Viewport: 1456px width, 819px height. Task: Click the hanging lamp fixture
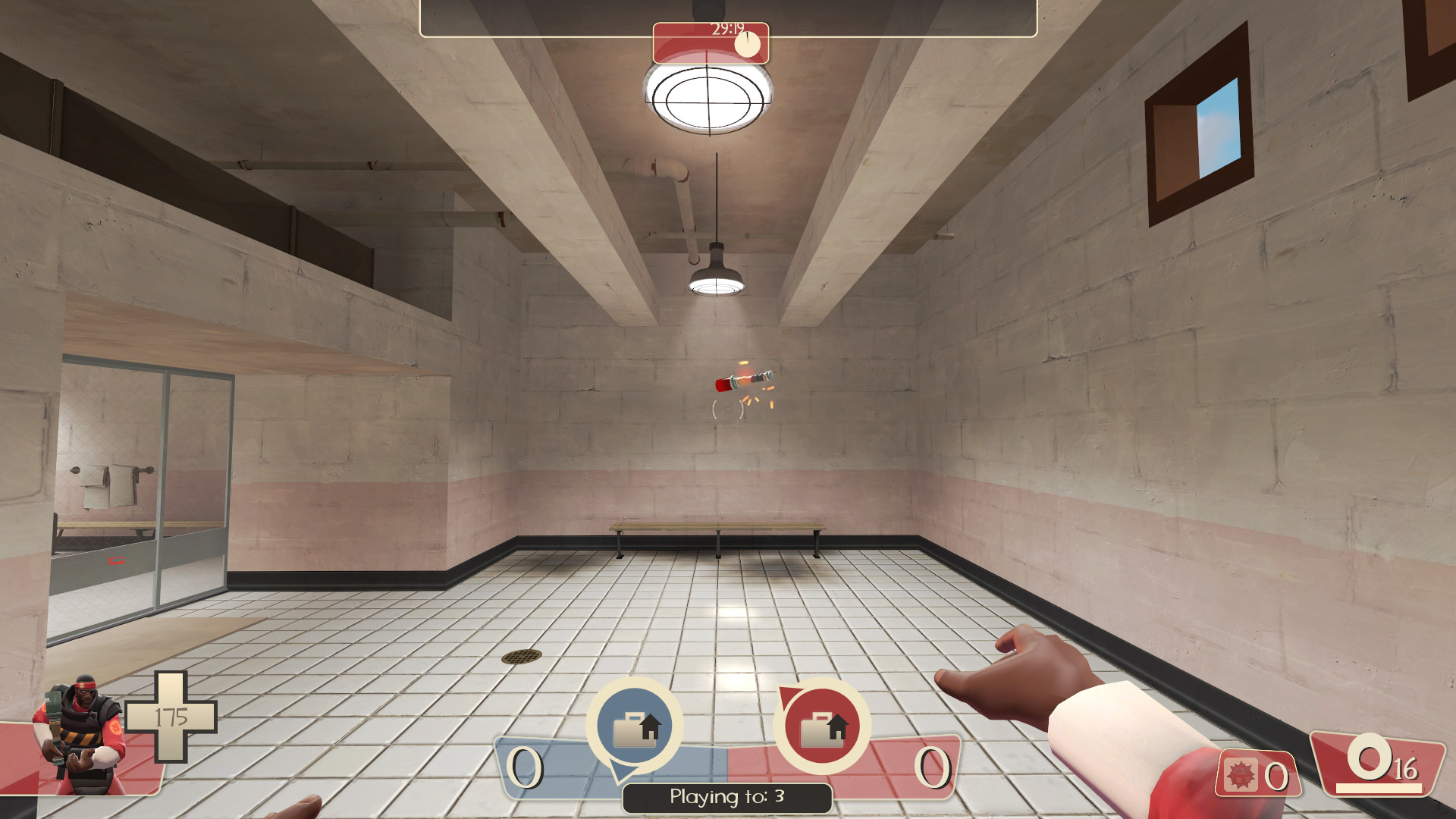click(718, 273)
